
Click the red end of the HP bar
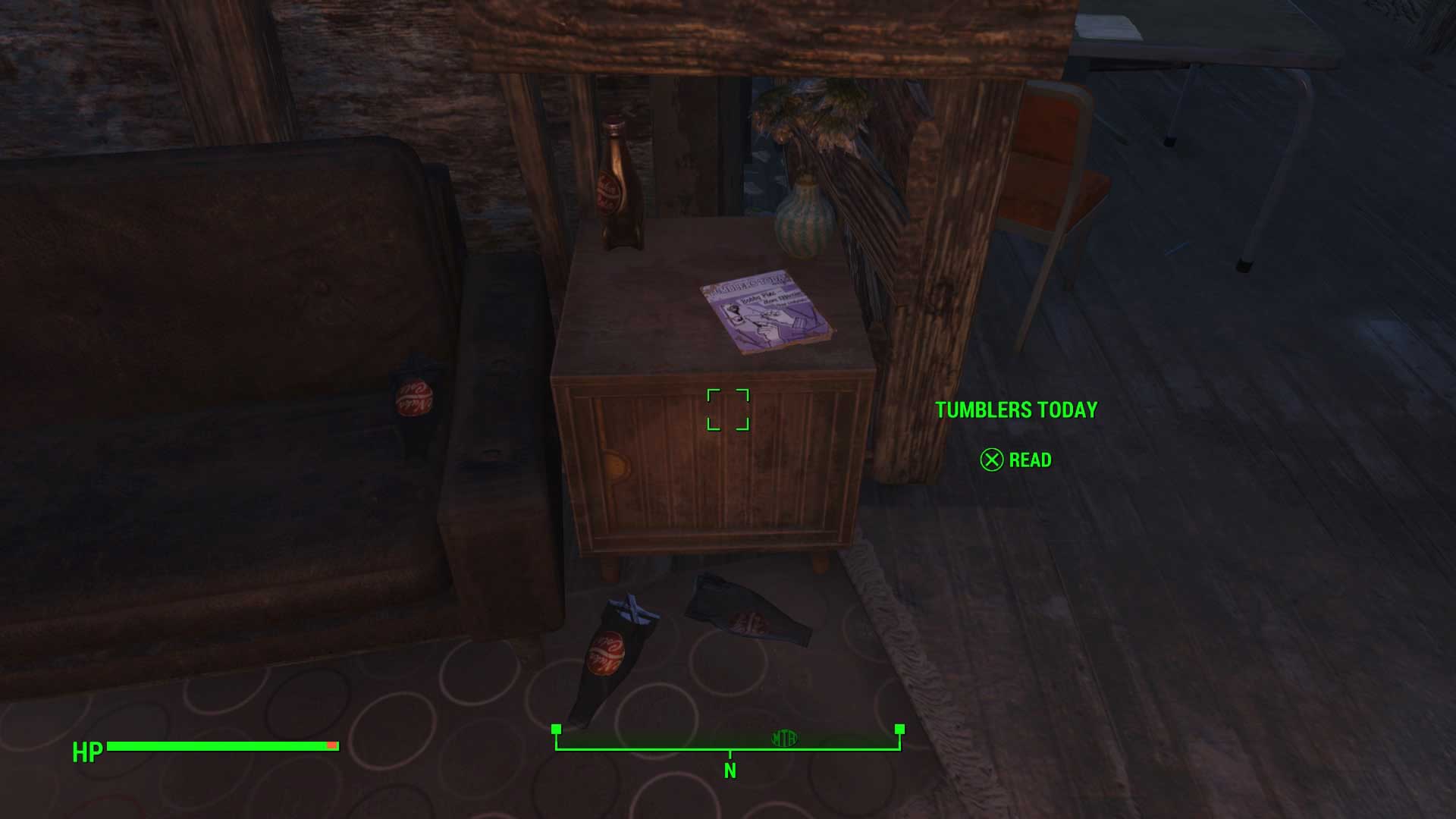tap(331, 745)
